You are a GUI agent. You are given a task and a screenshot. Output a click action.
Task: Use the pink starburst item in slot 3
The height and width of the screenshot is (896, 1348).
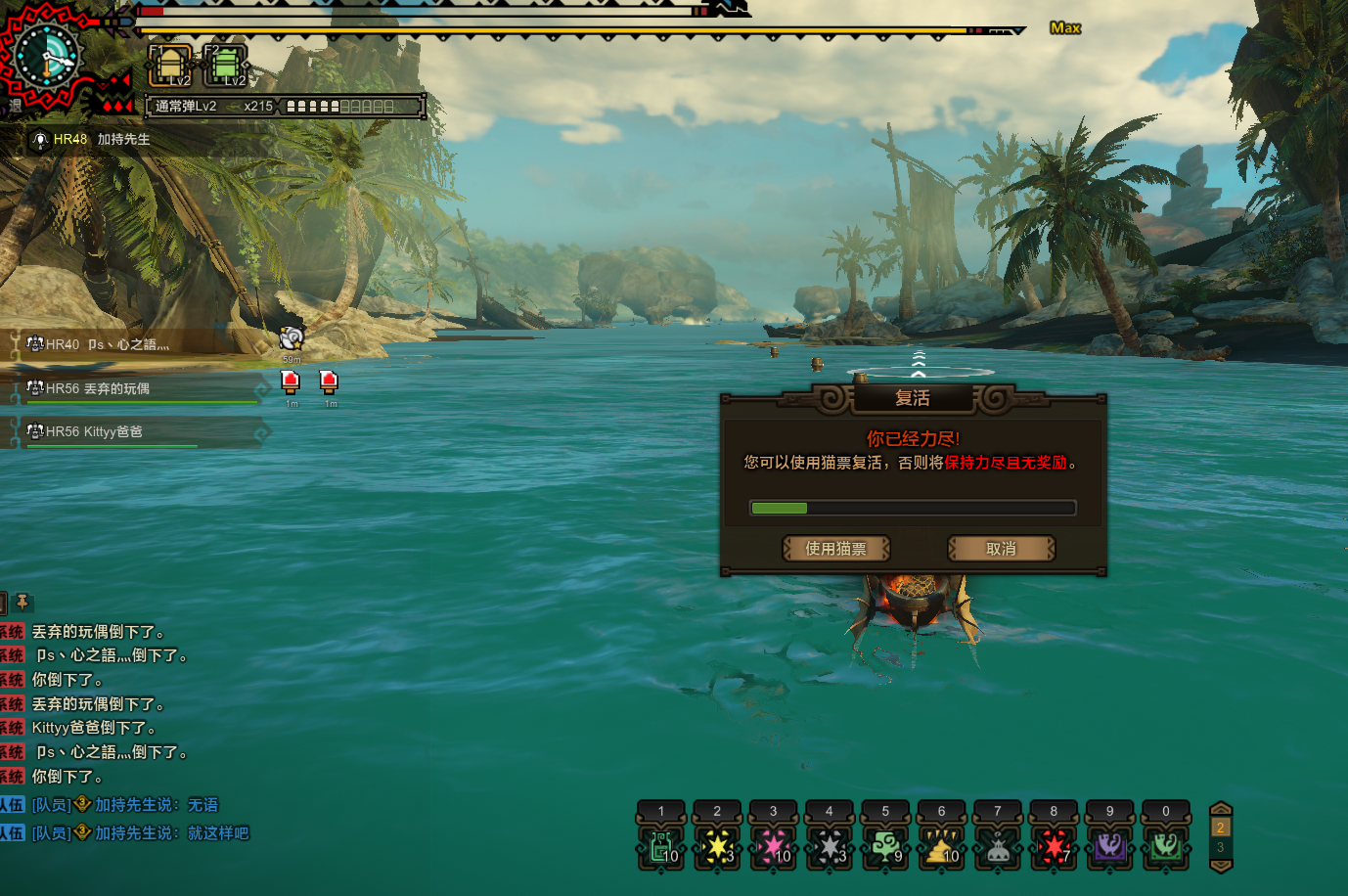(774, 846)
